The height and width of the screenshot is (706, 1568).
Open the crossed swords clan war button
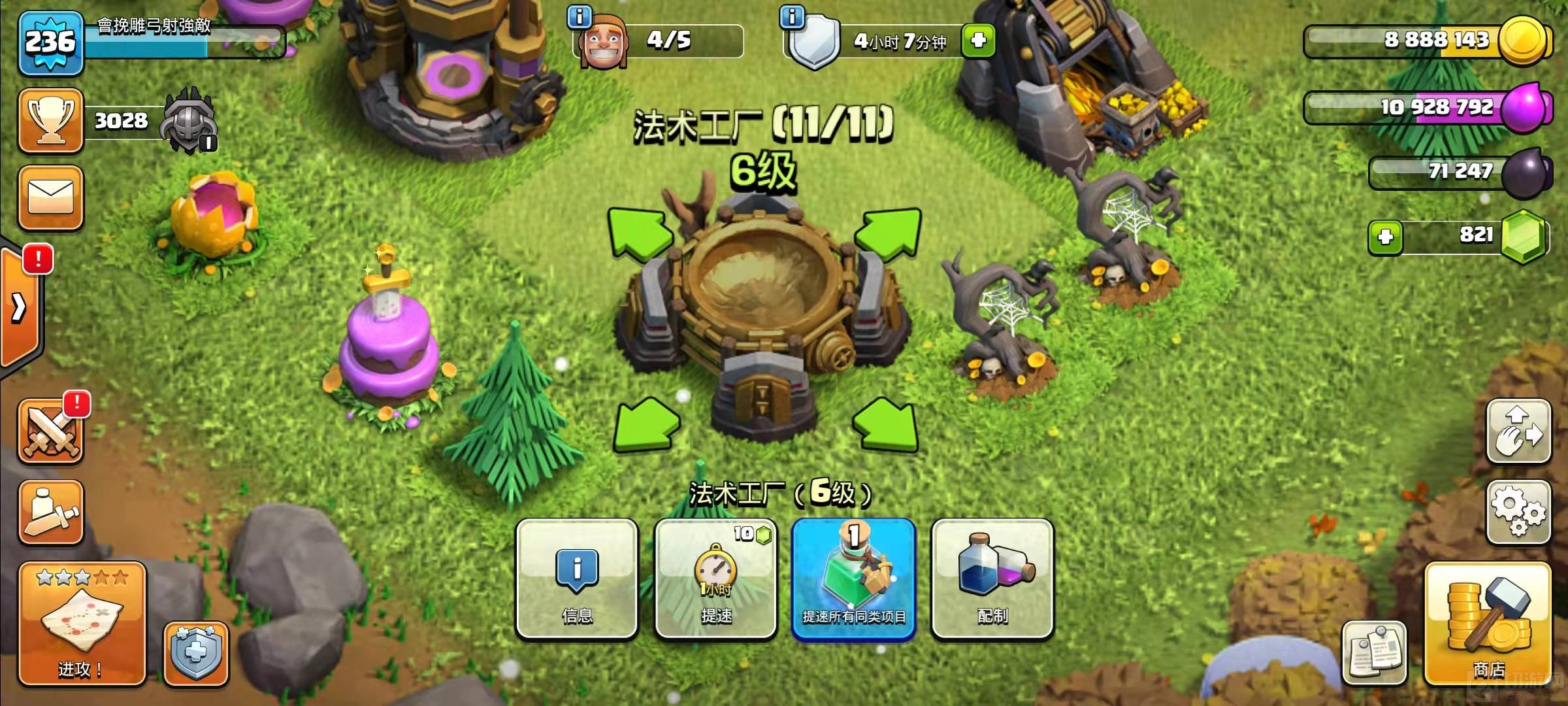[51, 433]
